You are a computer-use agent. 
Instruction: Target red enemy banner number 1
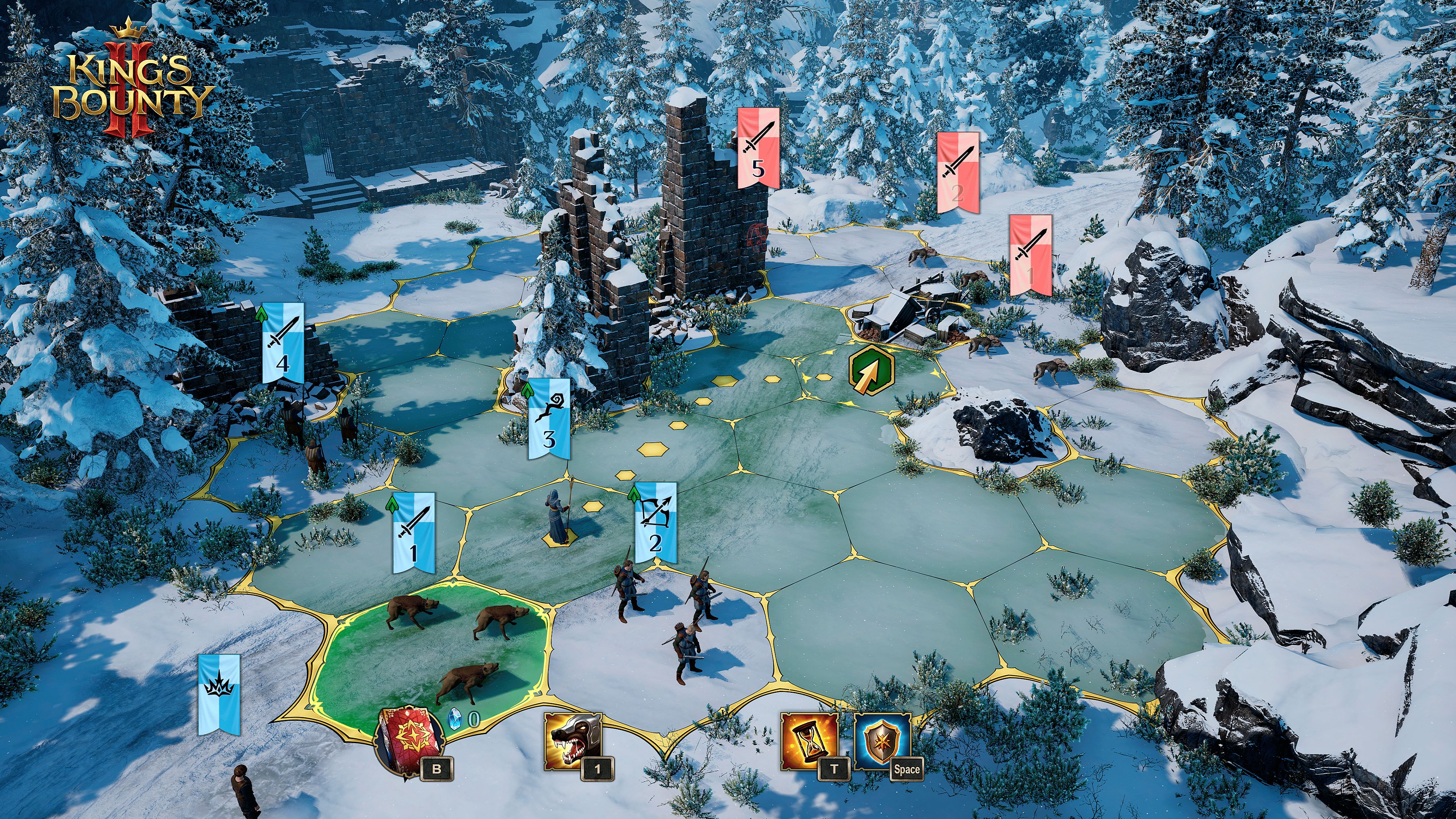1031,255
